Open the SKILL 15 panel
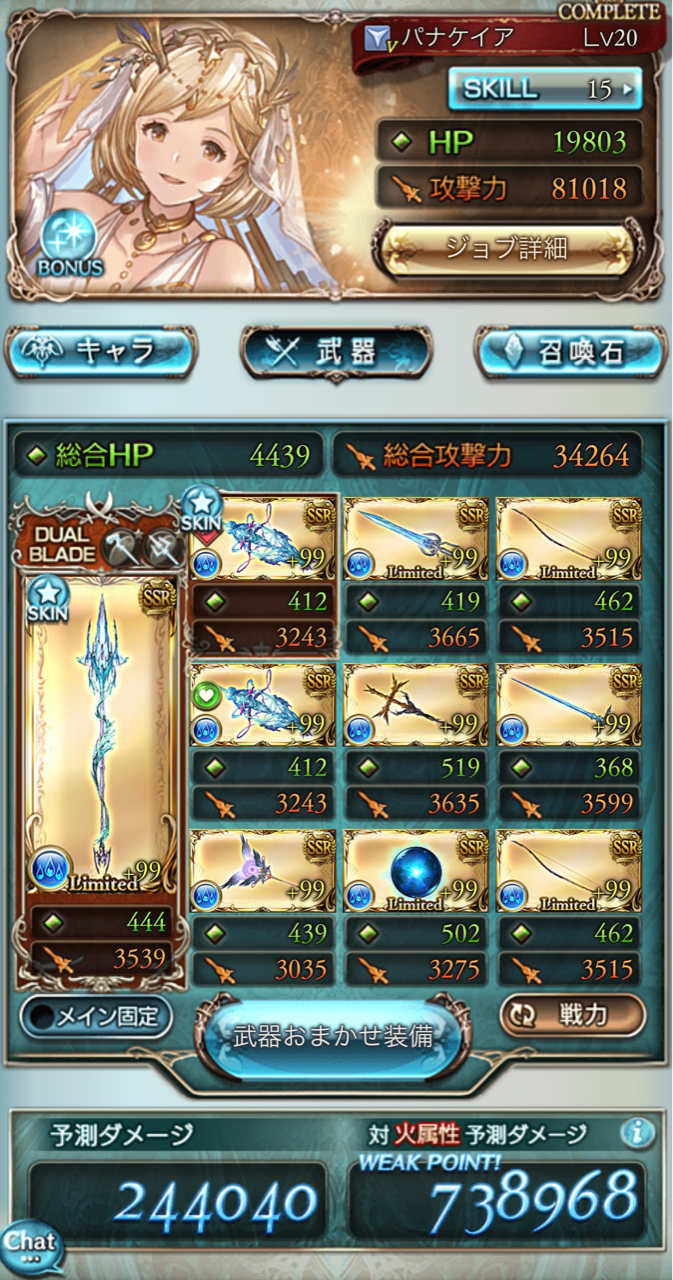Screen dimensions: 673x1280 point(544,89)
